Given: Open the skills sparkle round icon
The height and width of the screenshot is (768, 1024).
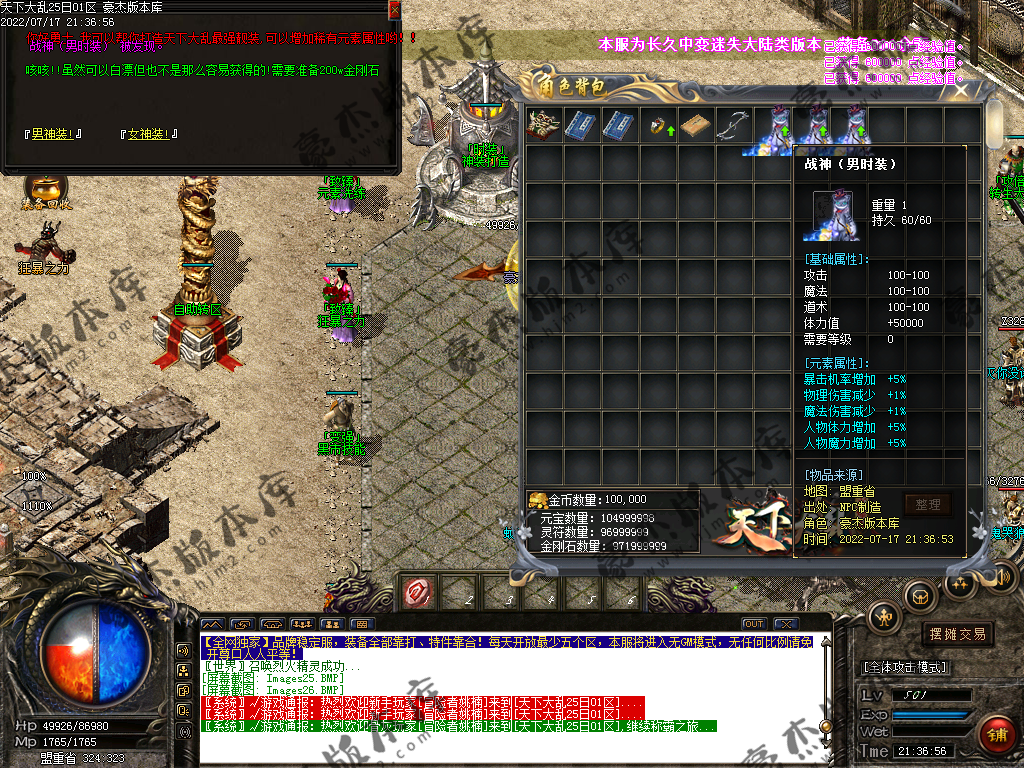Looking at the screenshot, I should pyautogui.click(x=959, y=582).
